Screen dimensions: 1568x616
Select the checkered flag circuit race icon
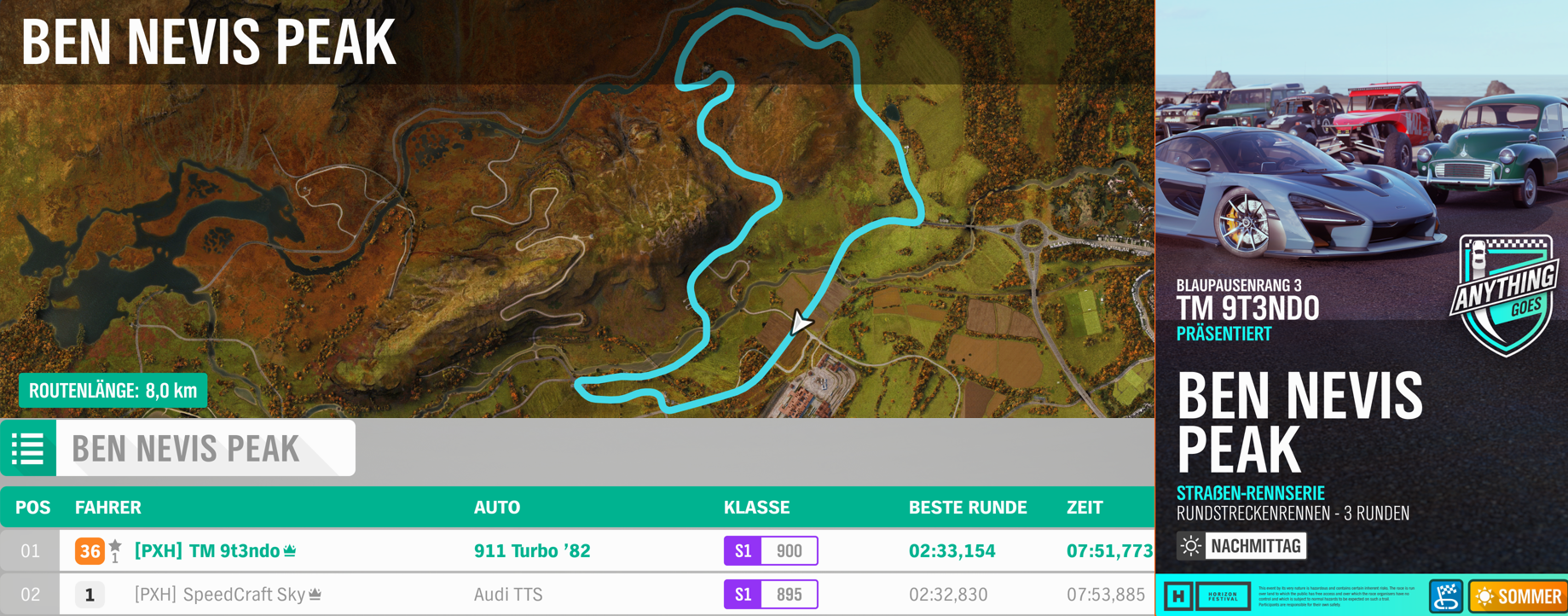pos(1447,596)
